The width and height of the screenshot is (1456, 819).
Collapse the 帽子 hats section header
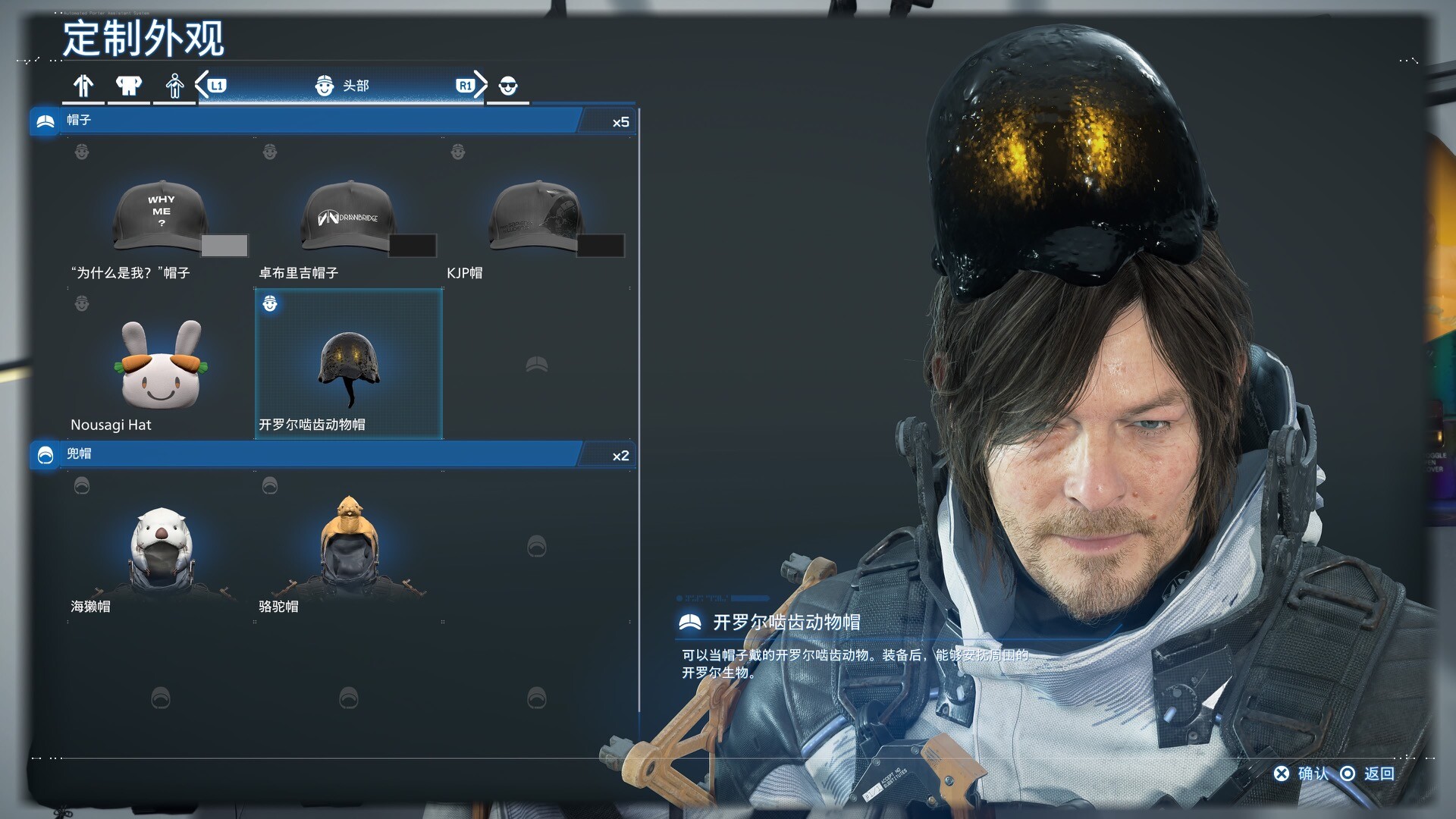(x=303, y=121)
